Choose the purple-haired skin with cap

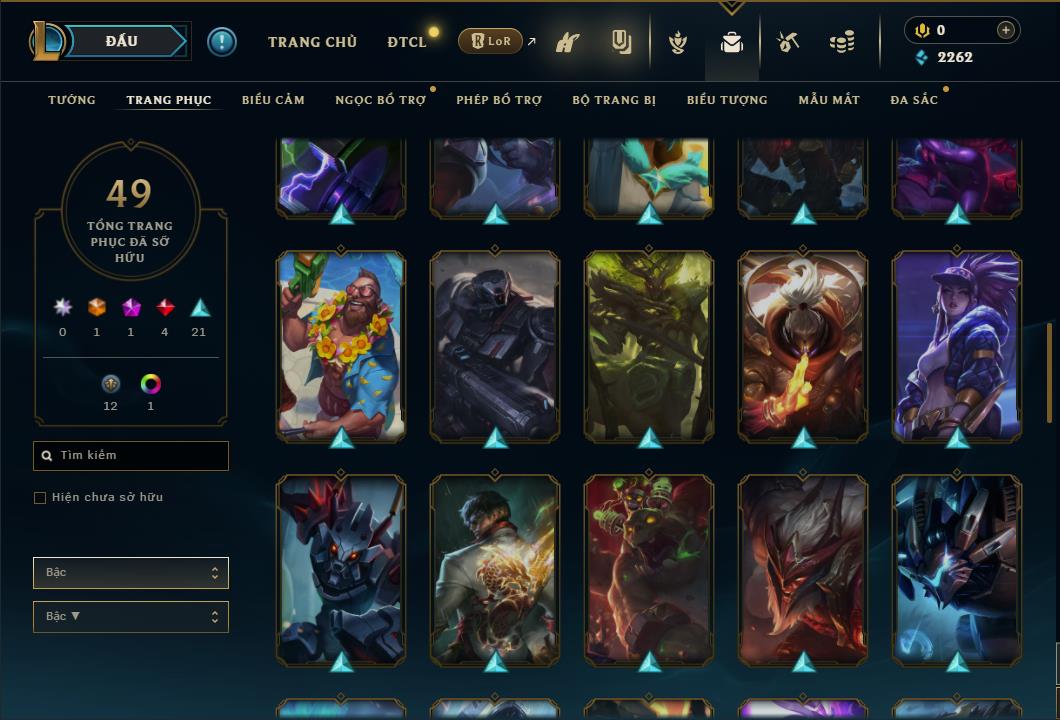coord(957,345)
